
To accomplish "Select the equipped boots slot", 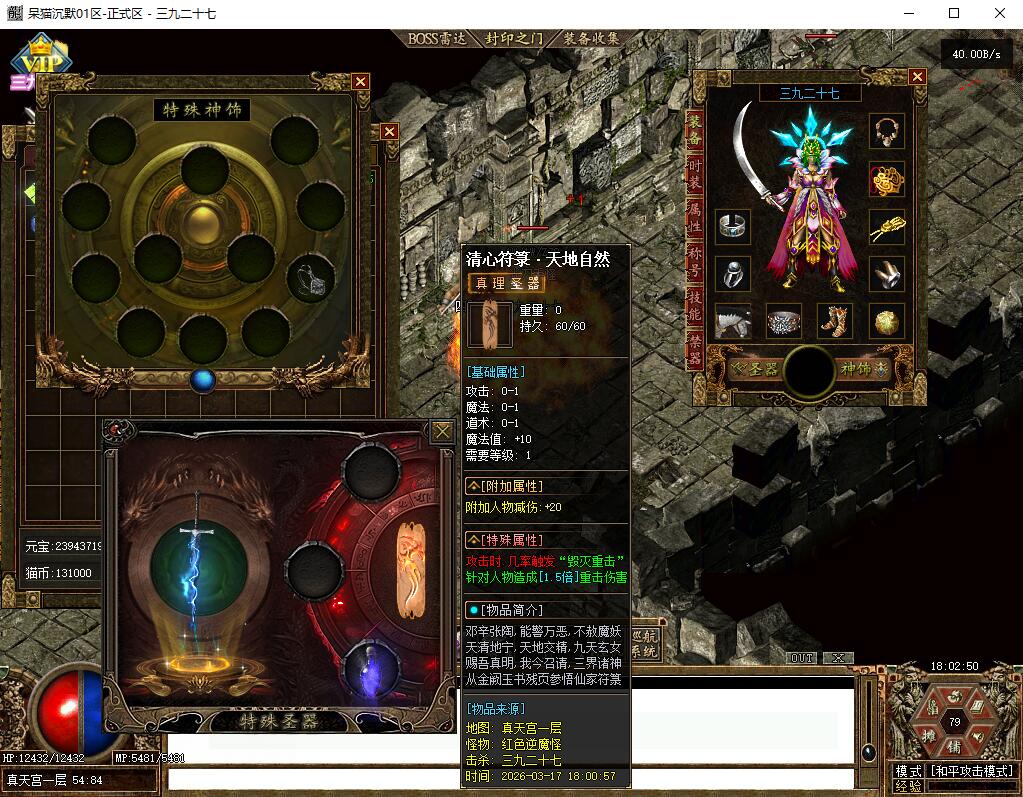I will pos(835,321).
